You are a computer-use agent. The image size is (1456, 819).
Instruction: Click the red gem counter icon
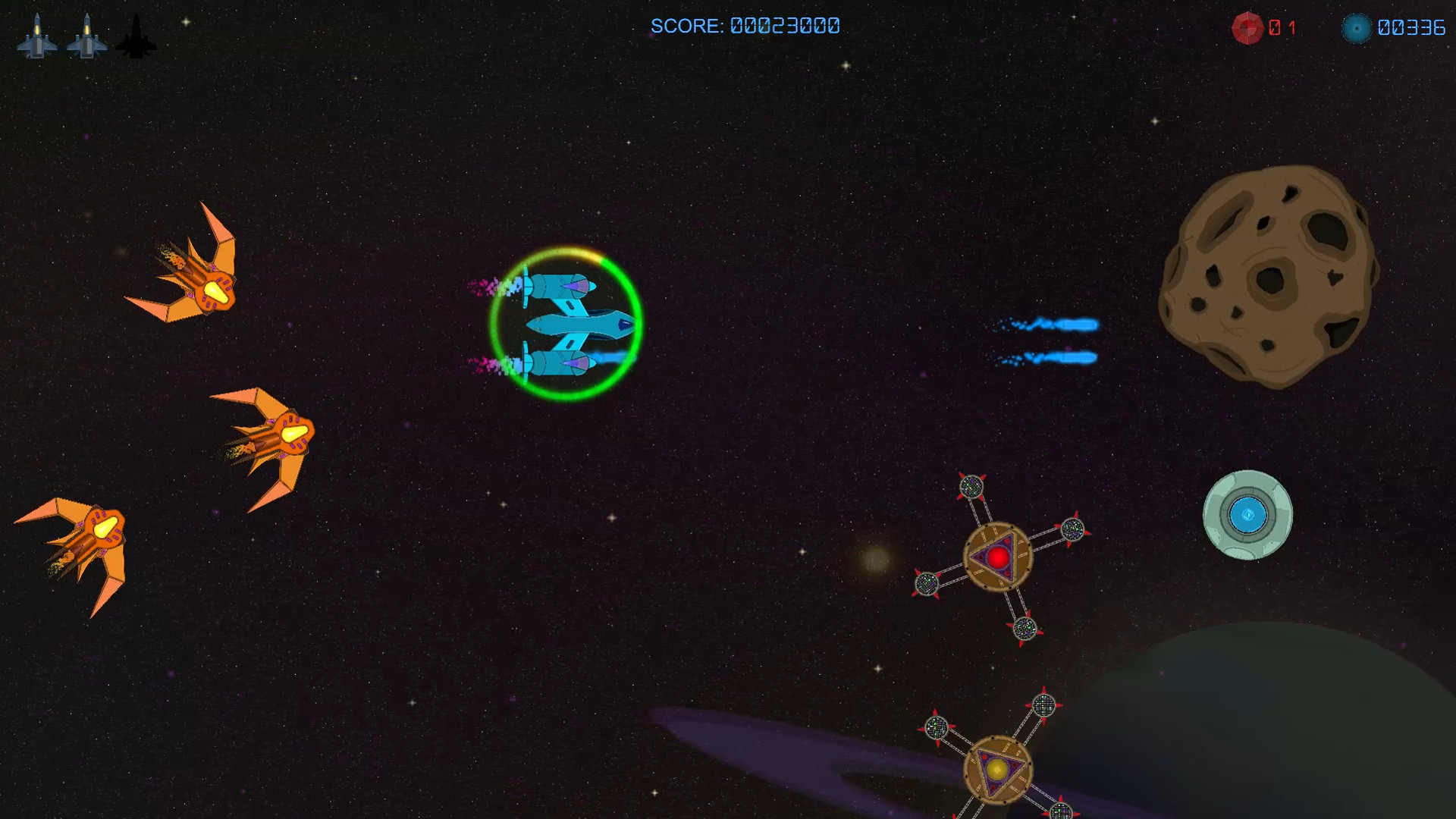[1247, 29]
